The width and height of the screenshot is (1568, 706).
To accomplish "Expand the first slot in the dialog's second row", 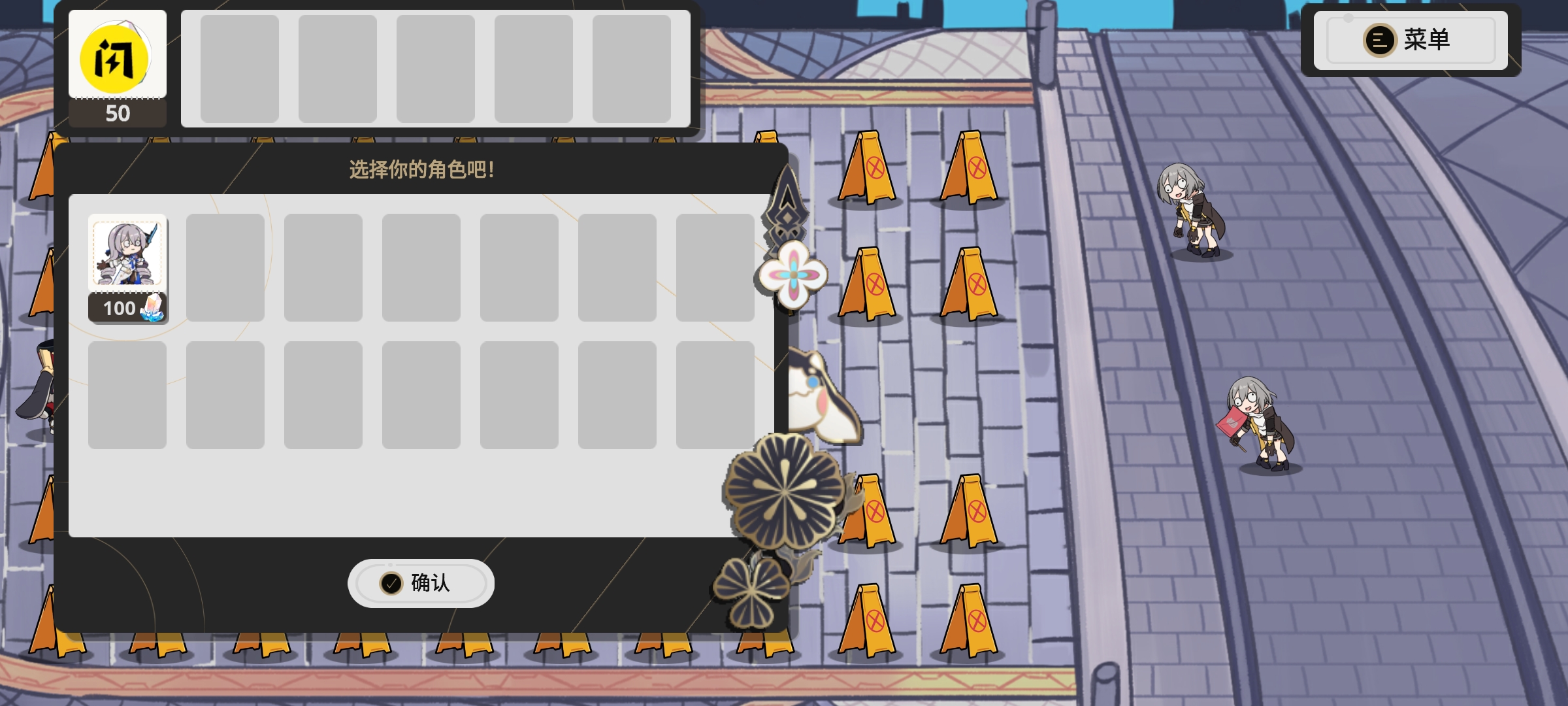I will [x=127, y=395].
